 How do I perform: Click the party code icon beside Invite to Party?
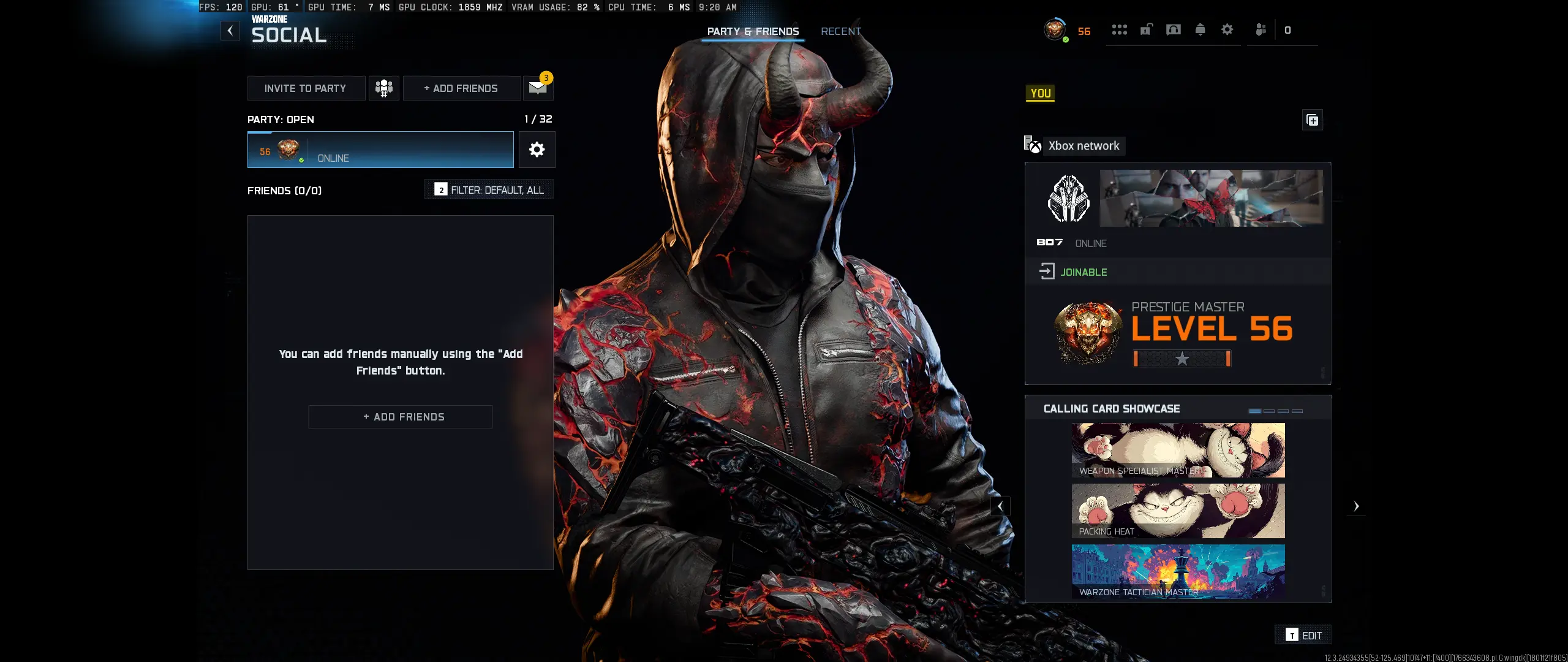(x=384, y=88)
